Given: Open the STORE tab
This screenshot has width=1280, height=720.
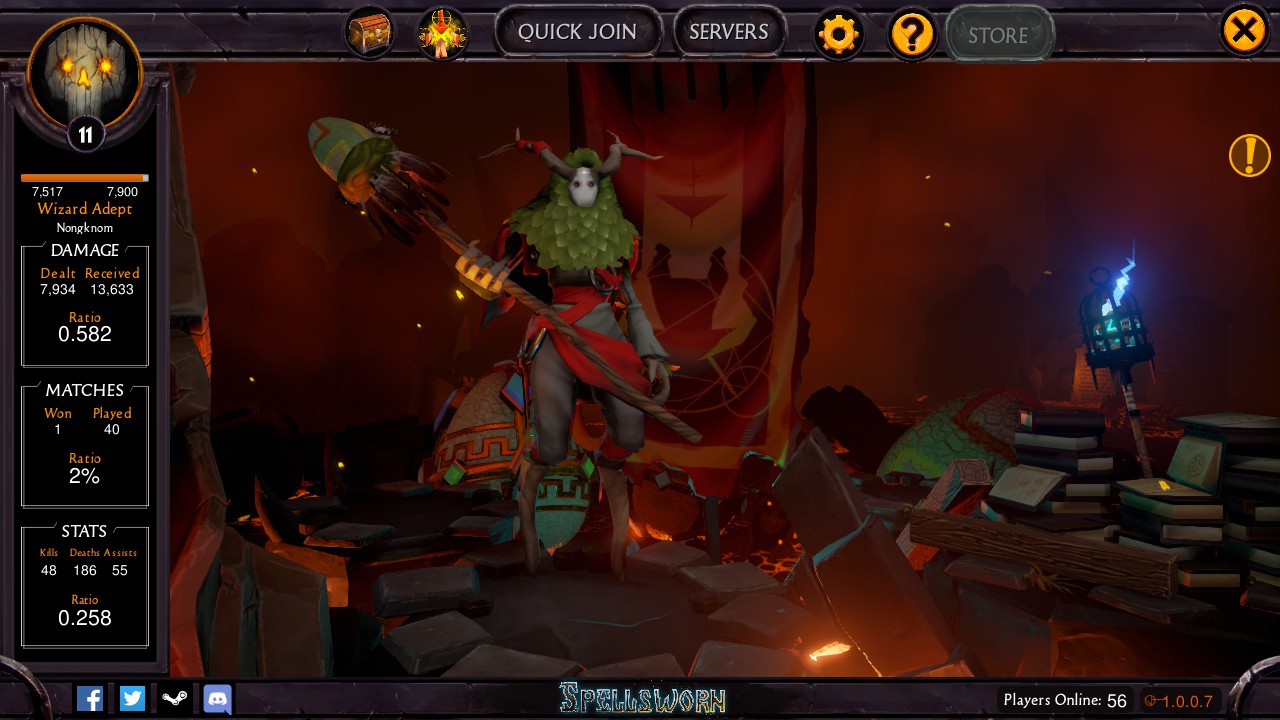Looking at the screenshot, I should pos(999,34).
